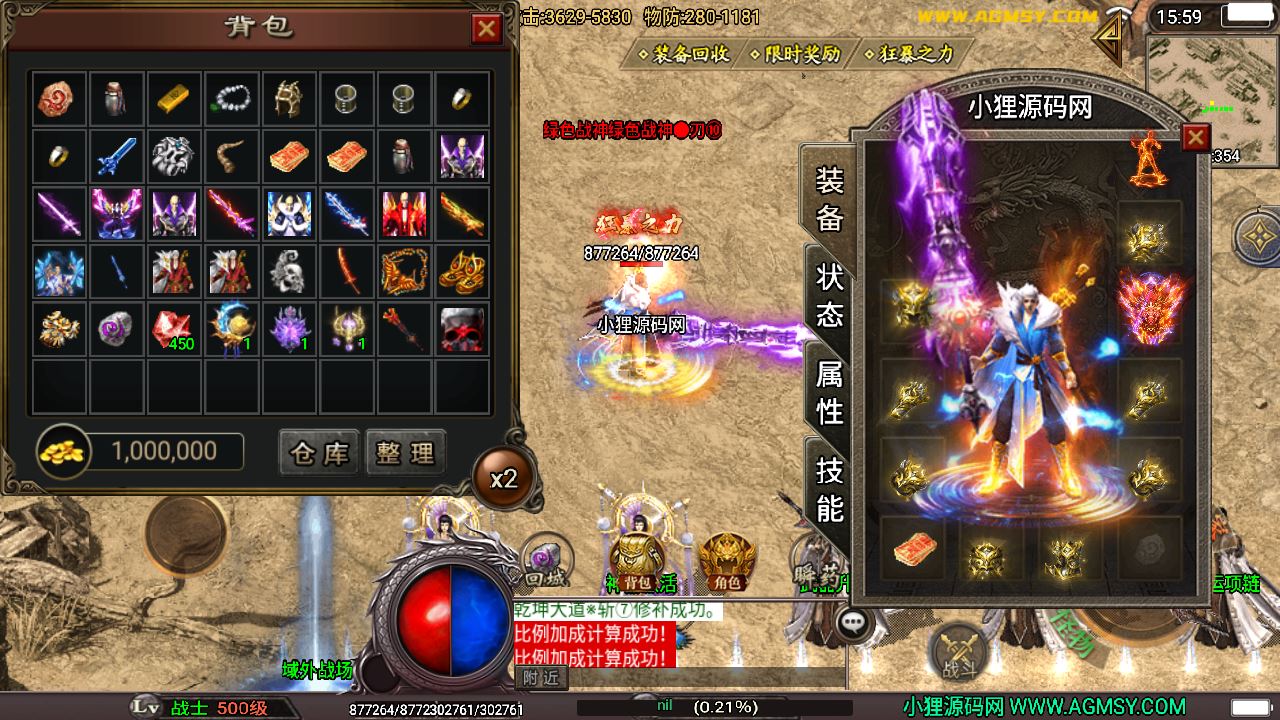Select the gold bar item in bag
This screenshot has height=720, width=1280.
tap(174, 98)
